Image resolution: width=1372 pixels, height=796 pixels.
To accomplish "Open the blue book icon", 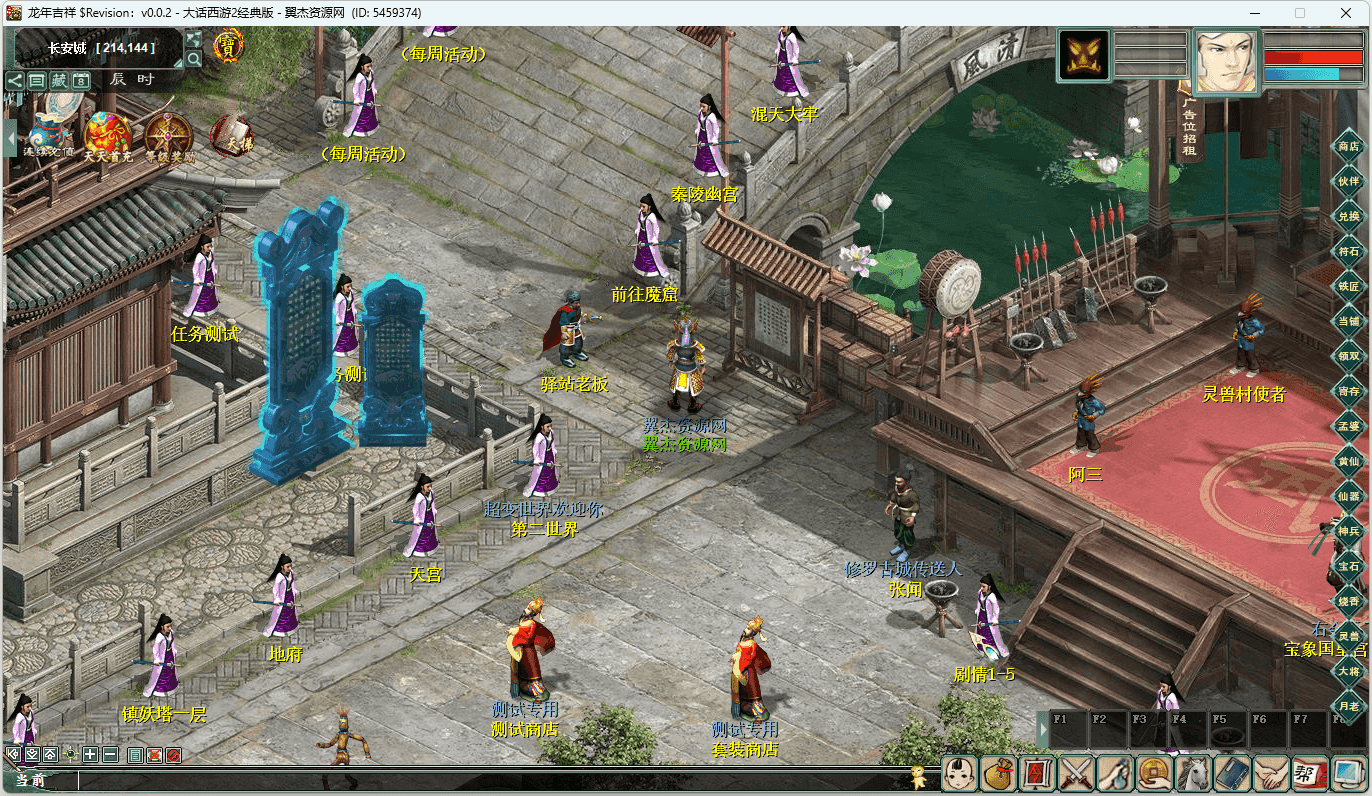I will point(1233,773).
